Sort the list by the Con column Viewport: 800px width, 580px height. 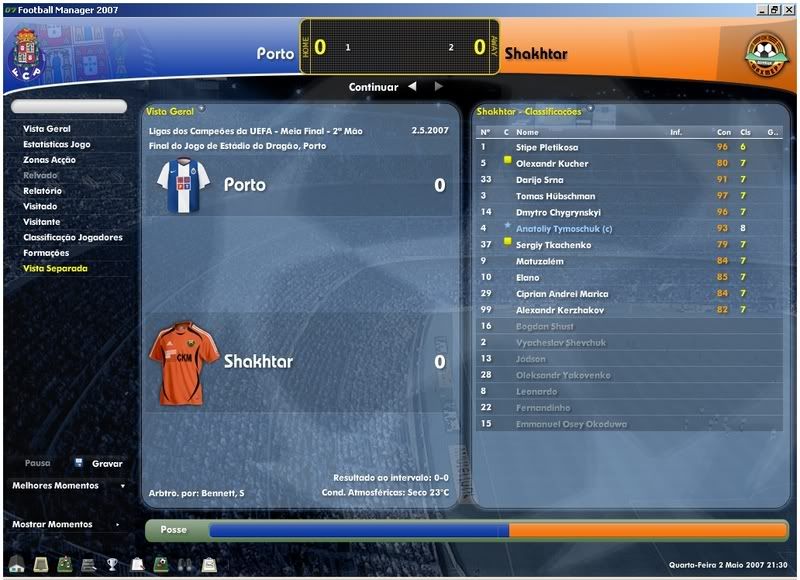point(723,132)
